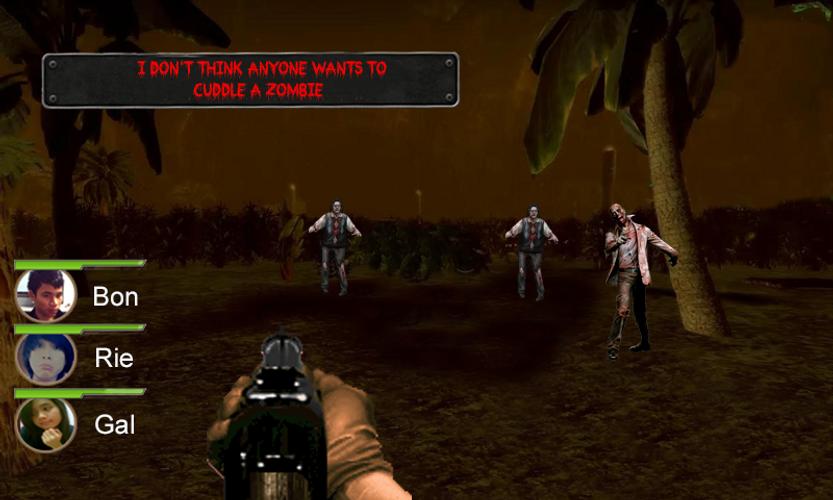Choose Rie's avatar picture
Screen dimensions: 833x500
point(46,358)
